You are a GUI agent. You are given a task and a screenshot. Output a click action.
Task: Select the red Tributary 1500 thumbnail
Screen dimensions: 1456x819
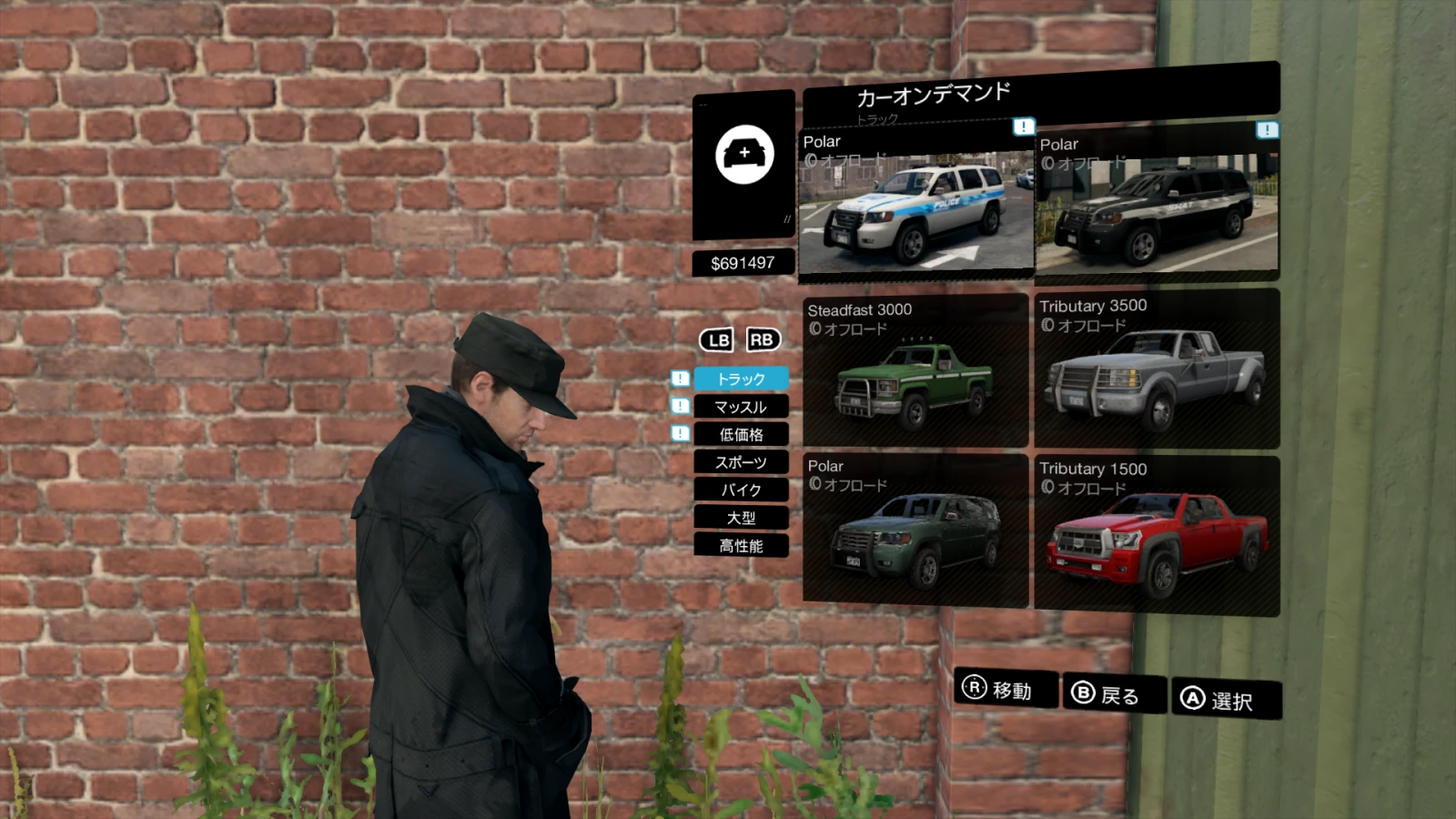tap(1156, 537)
